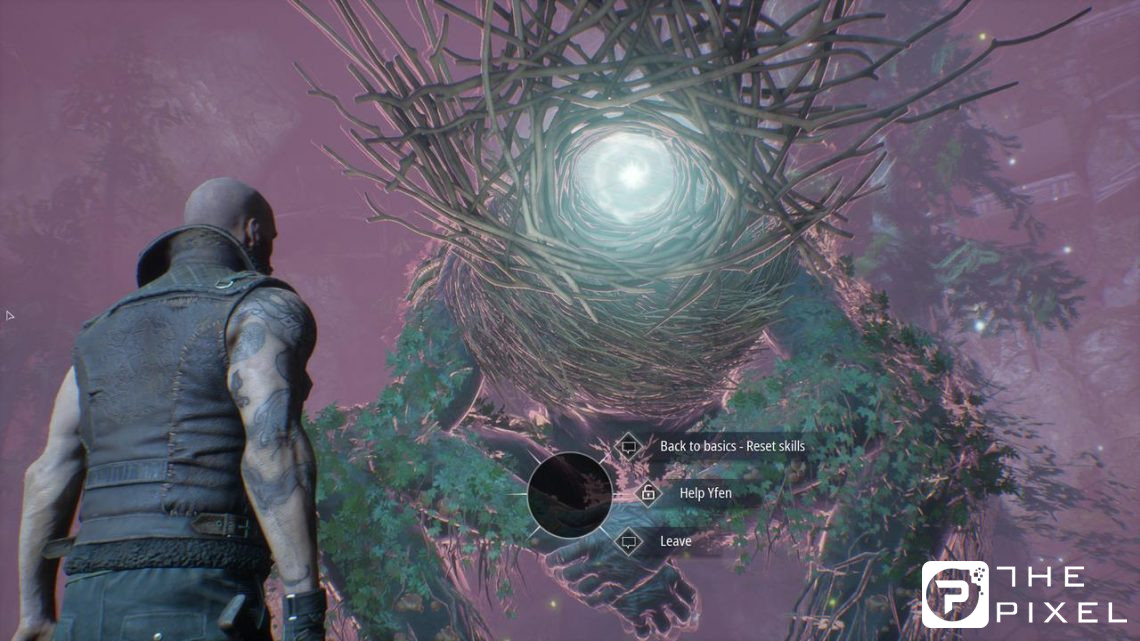The width and height of the screenshot is (1140, 641).
Task: Choose "Leave" to end the conversation
Action: 675,541
